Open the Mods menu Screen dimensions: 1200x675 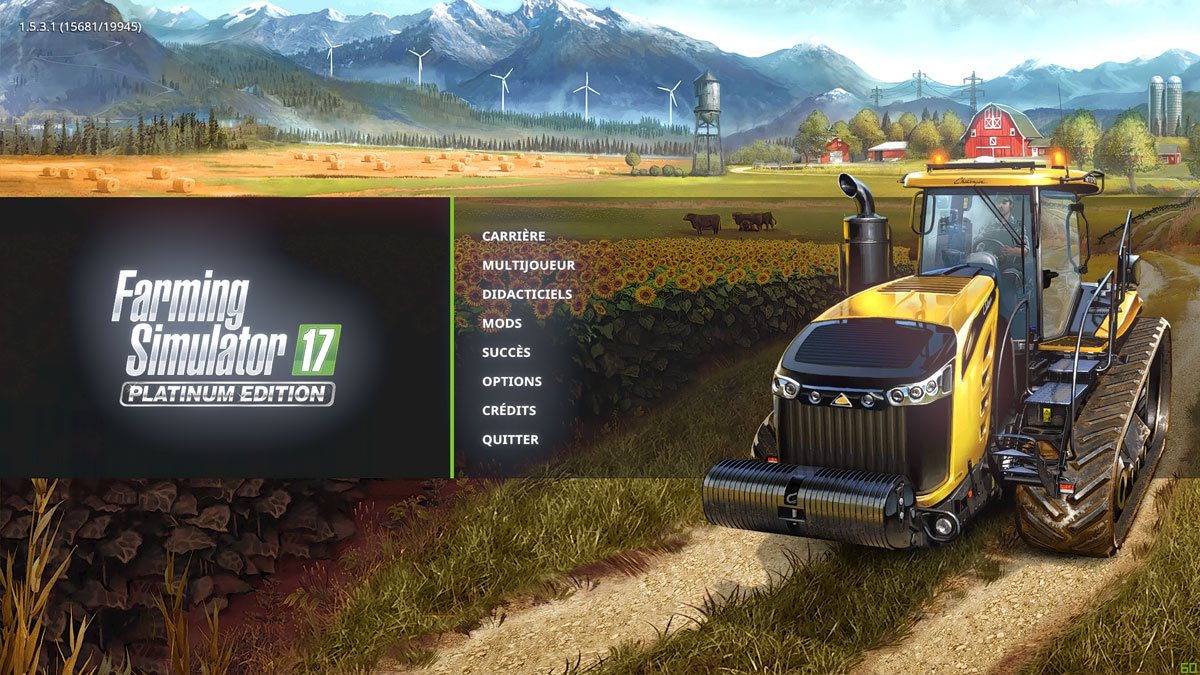(x=502, y=323)
